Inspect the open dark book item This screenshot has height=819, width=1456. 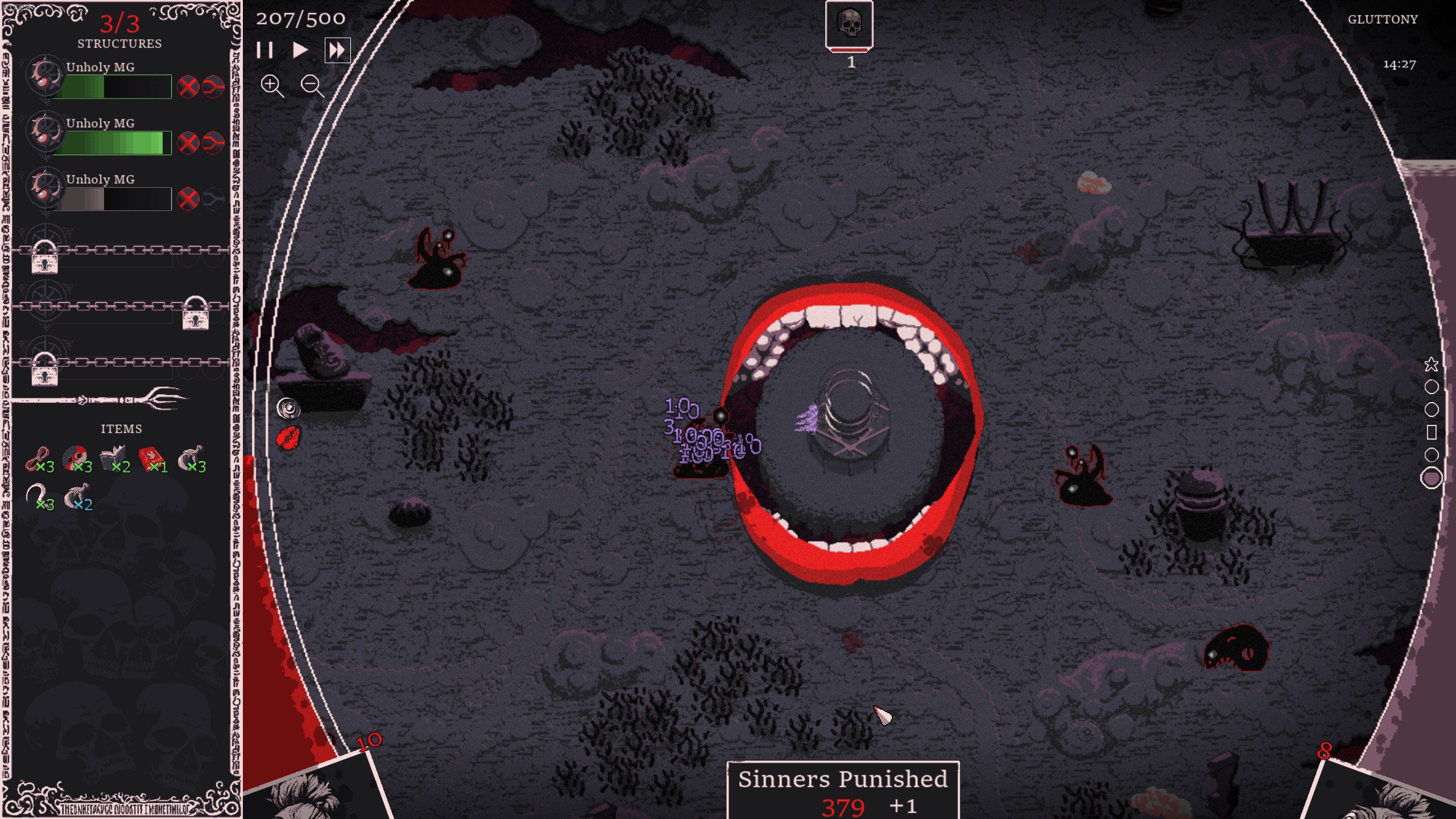tap(114, 460)
